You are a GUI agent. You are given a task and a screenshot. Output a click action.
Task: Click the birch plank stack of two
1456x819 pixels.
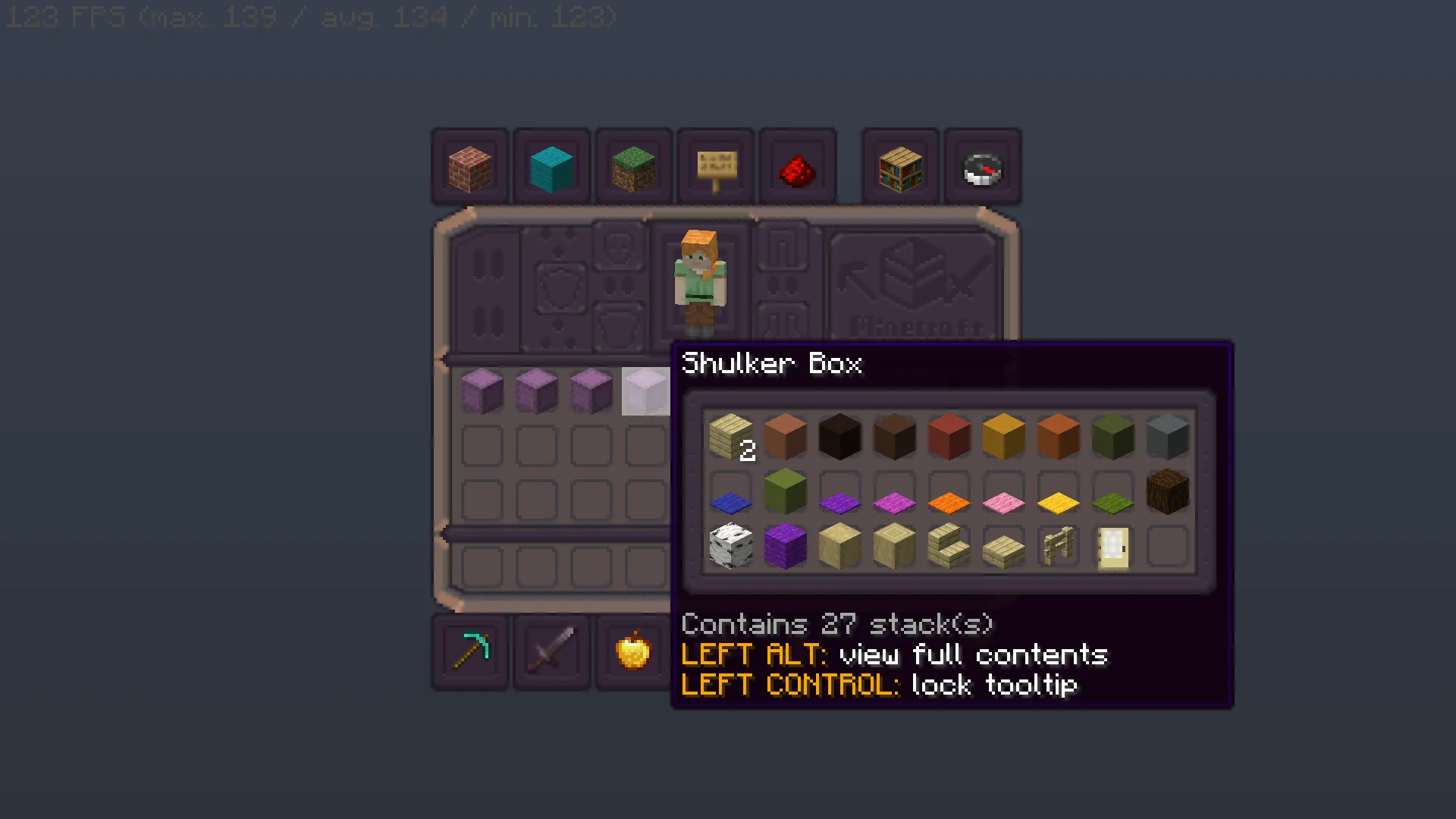point(730,438)
